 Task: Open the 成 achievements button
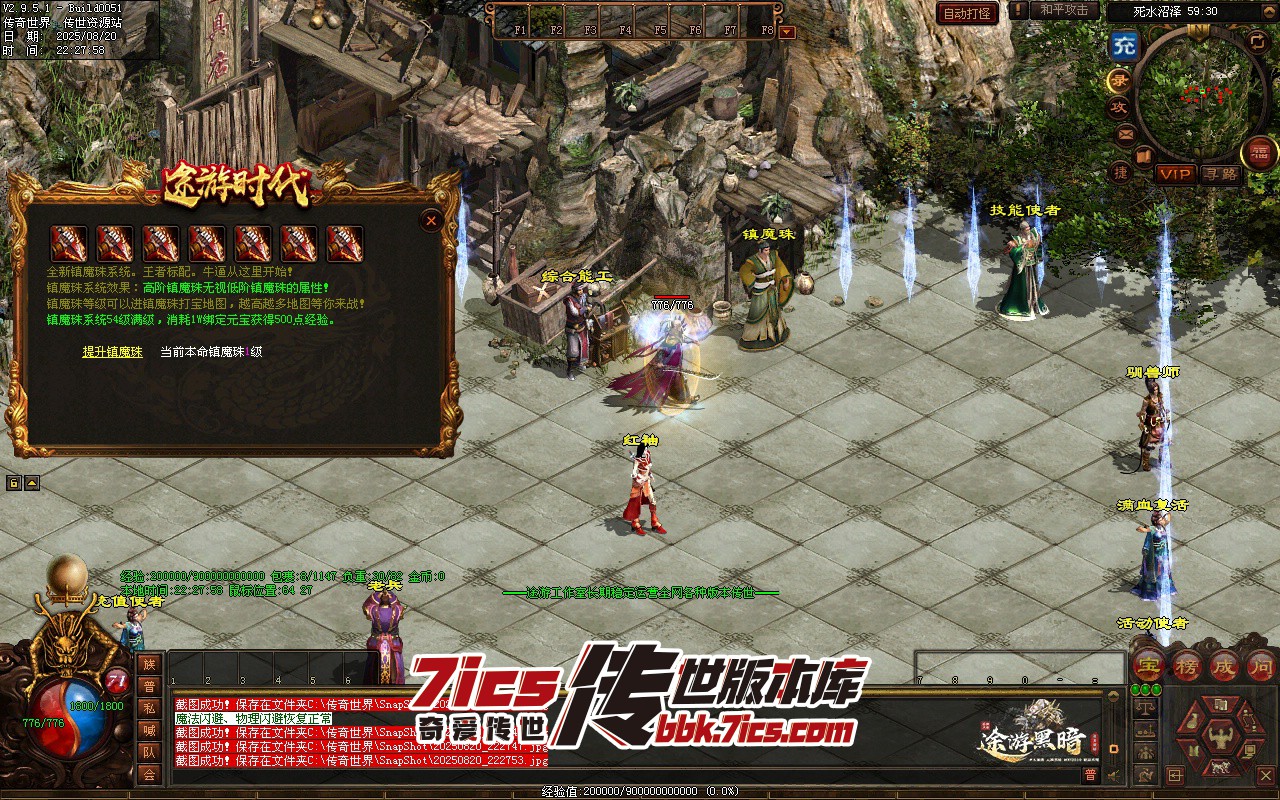1223,665
